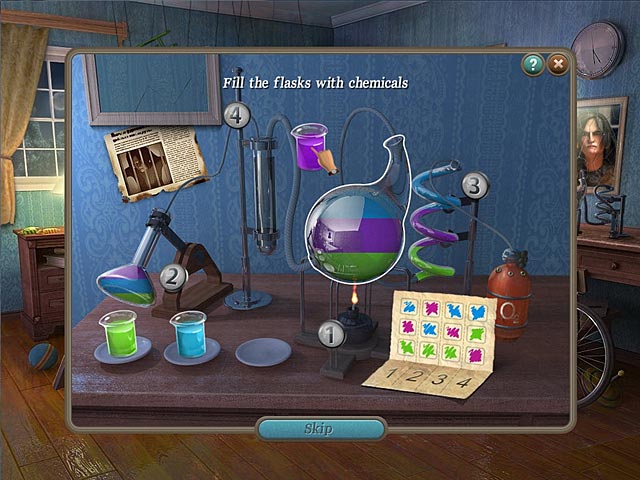
Task: Select numbered marker 2 on the tilted flask
Action: coord(174,278)
